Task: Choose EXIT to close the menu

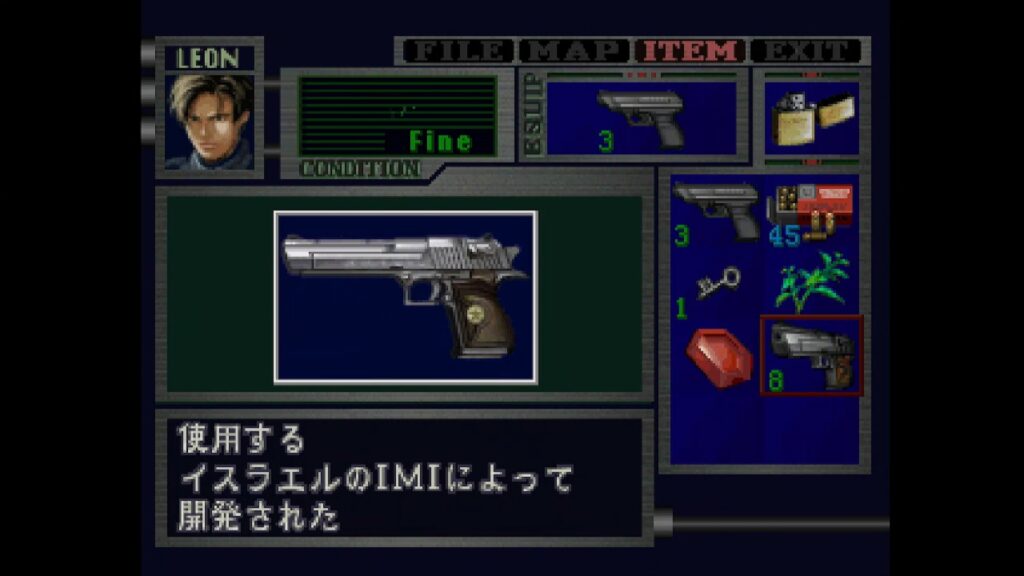Action: (806, 51)
